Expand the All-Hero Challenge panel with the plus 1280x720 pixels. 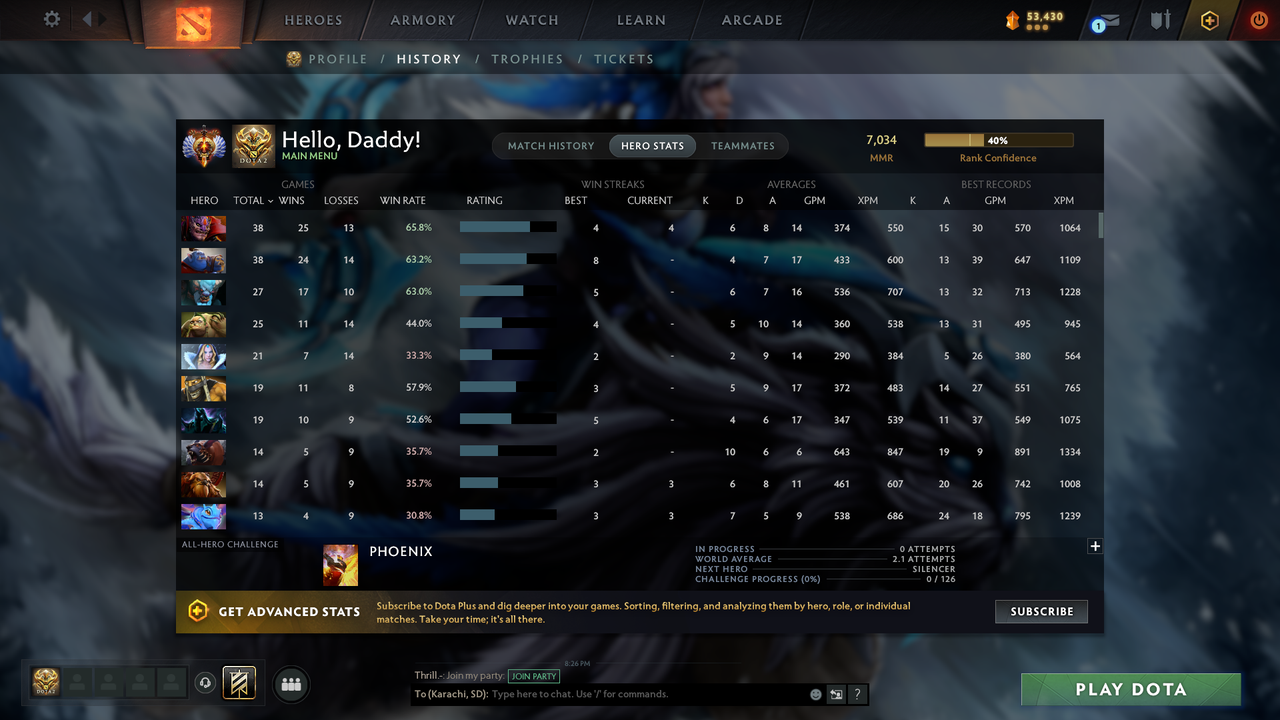click(x=1095, y=546)
